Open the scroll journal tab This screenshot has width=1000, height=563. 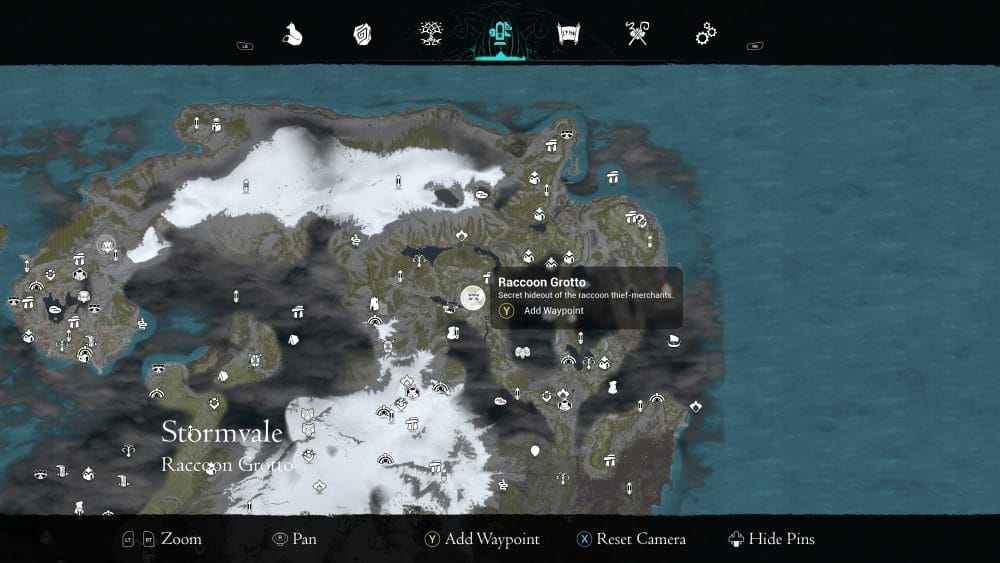tap(569, 35)
